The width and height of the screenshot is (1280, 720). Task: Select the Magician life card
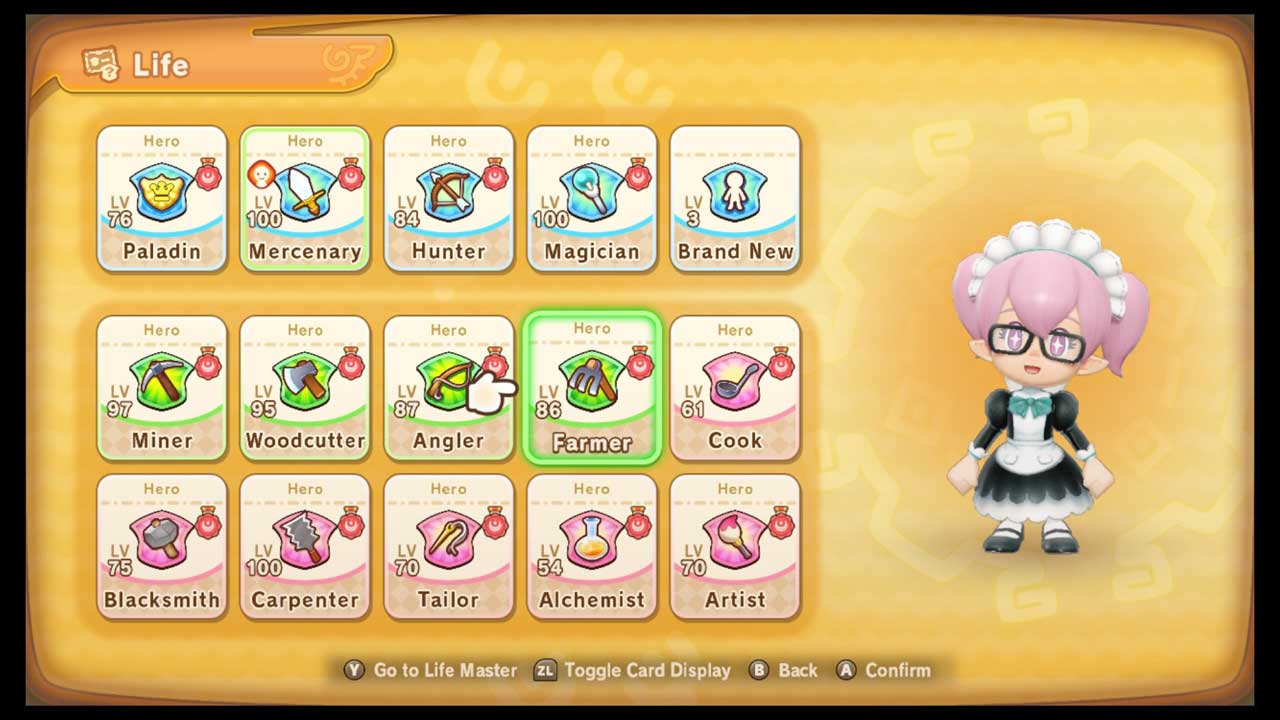click(x=592, y=199)
